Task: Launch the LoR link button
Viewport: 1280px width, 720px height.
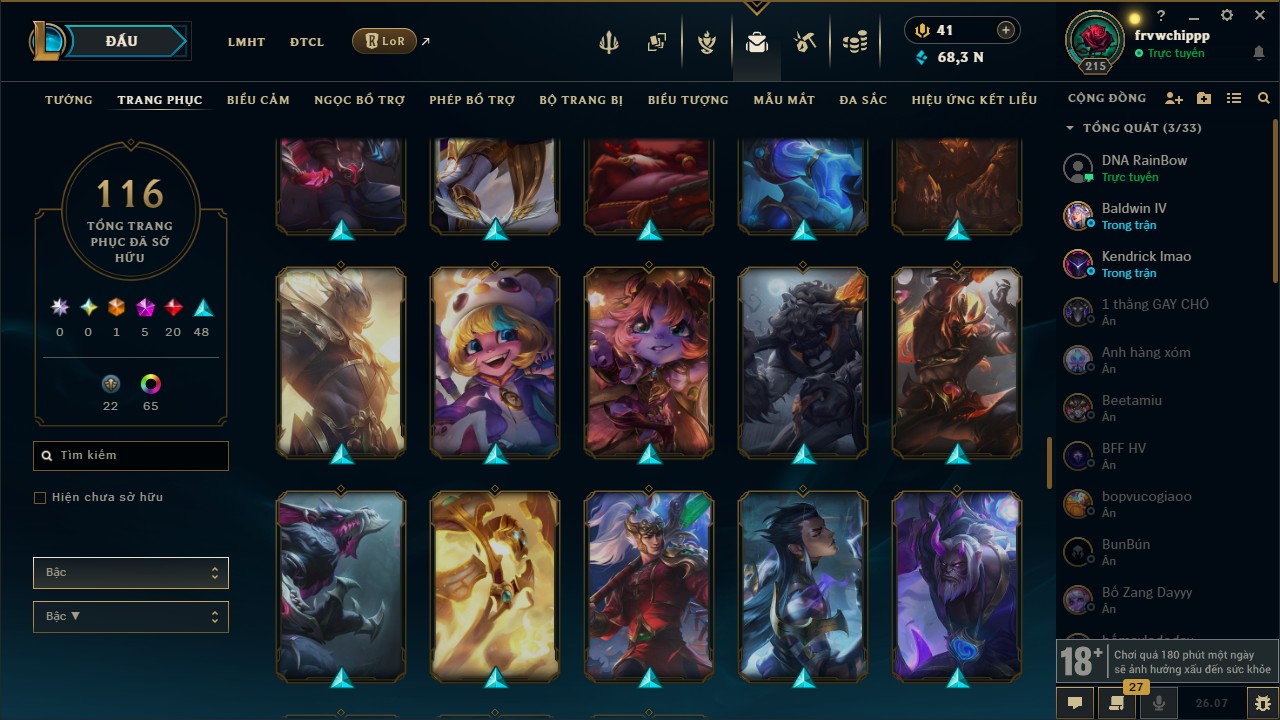Action: click(x=384, y=41)
